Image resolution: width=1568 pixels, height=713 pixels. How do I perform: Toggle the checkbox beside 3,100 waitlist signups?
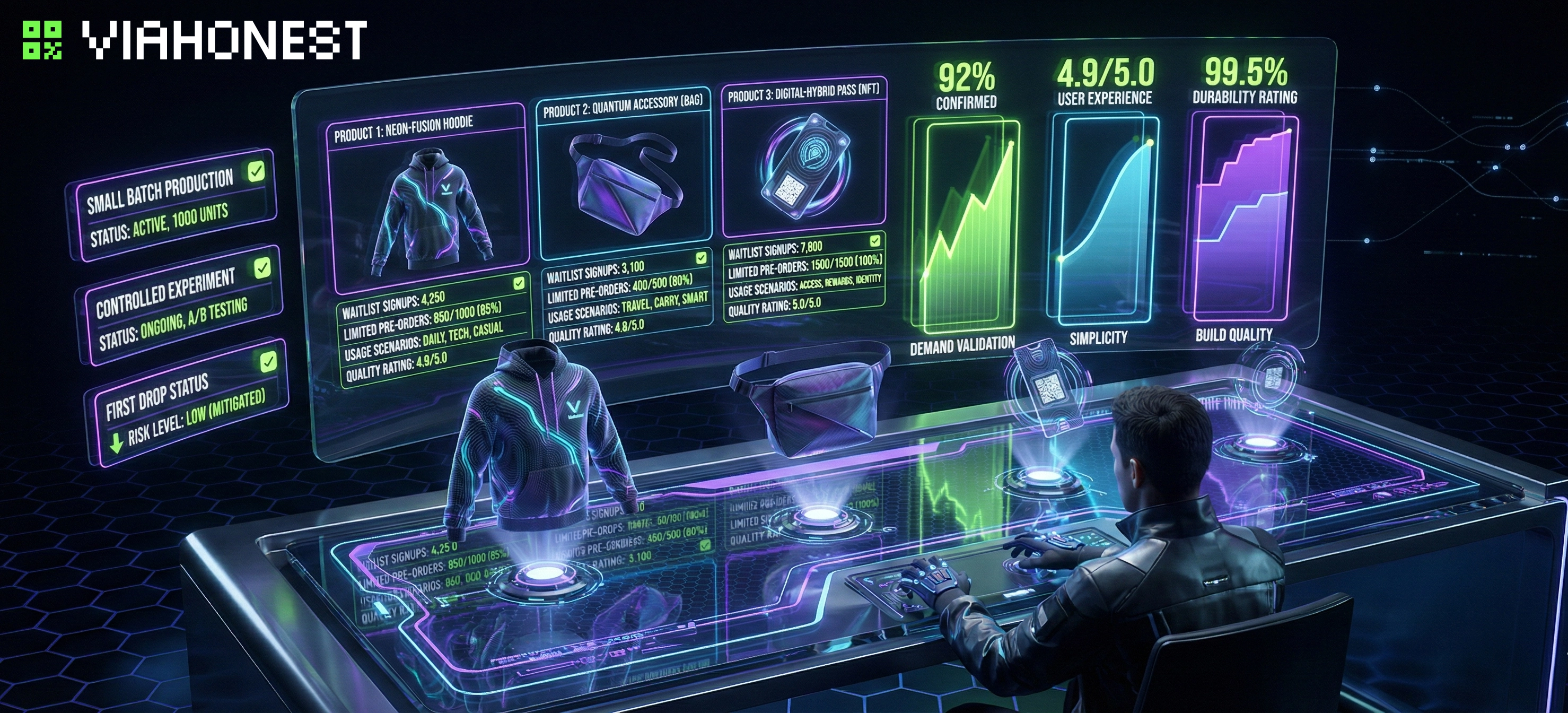tap(701, 258)
